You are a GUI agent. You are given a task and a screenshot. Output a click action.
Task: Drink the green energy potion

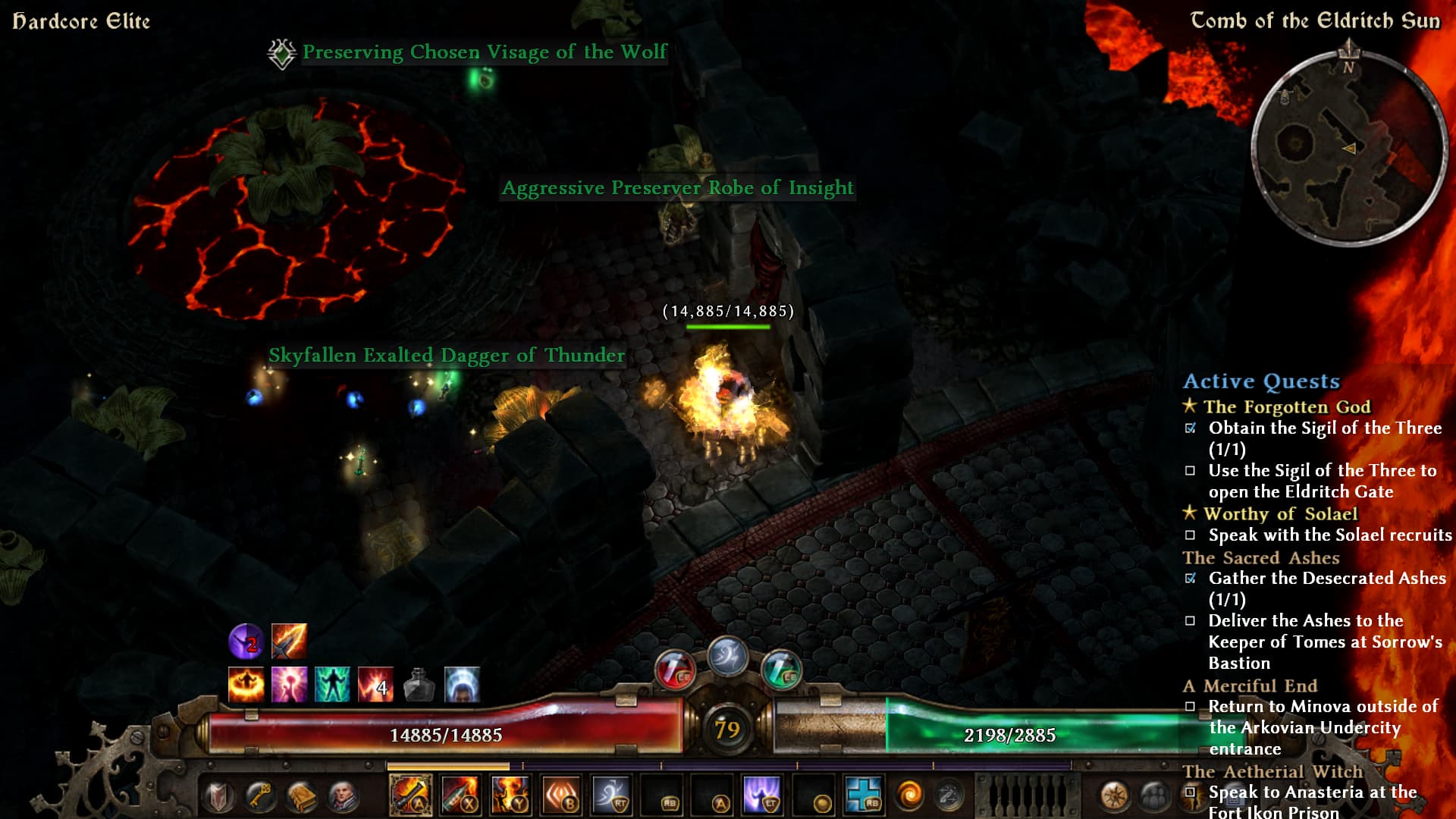[781, 670]
